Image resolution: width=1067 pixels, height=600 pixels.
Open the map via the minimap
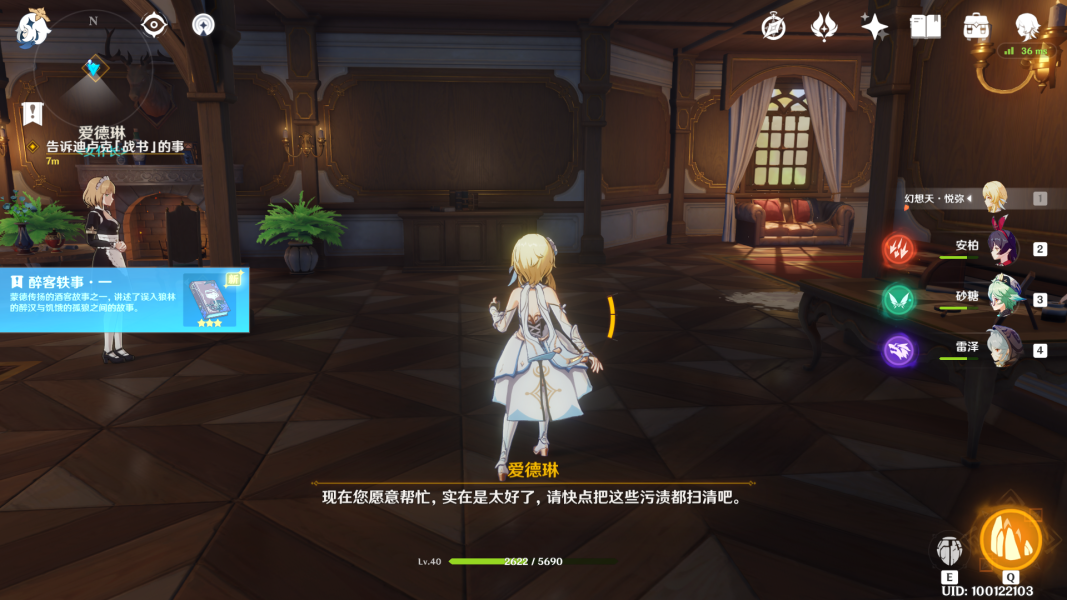coord(94,75)
